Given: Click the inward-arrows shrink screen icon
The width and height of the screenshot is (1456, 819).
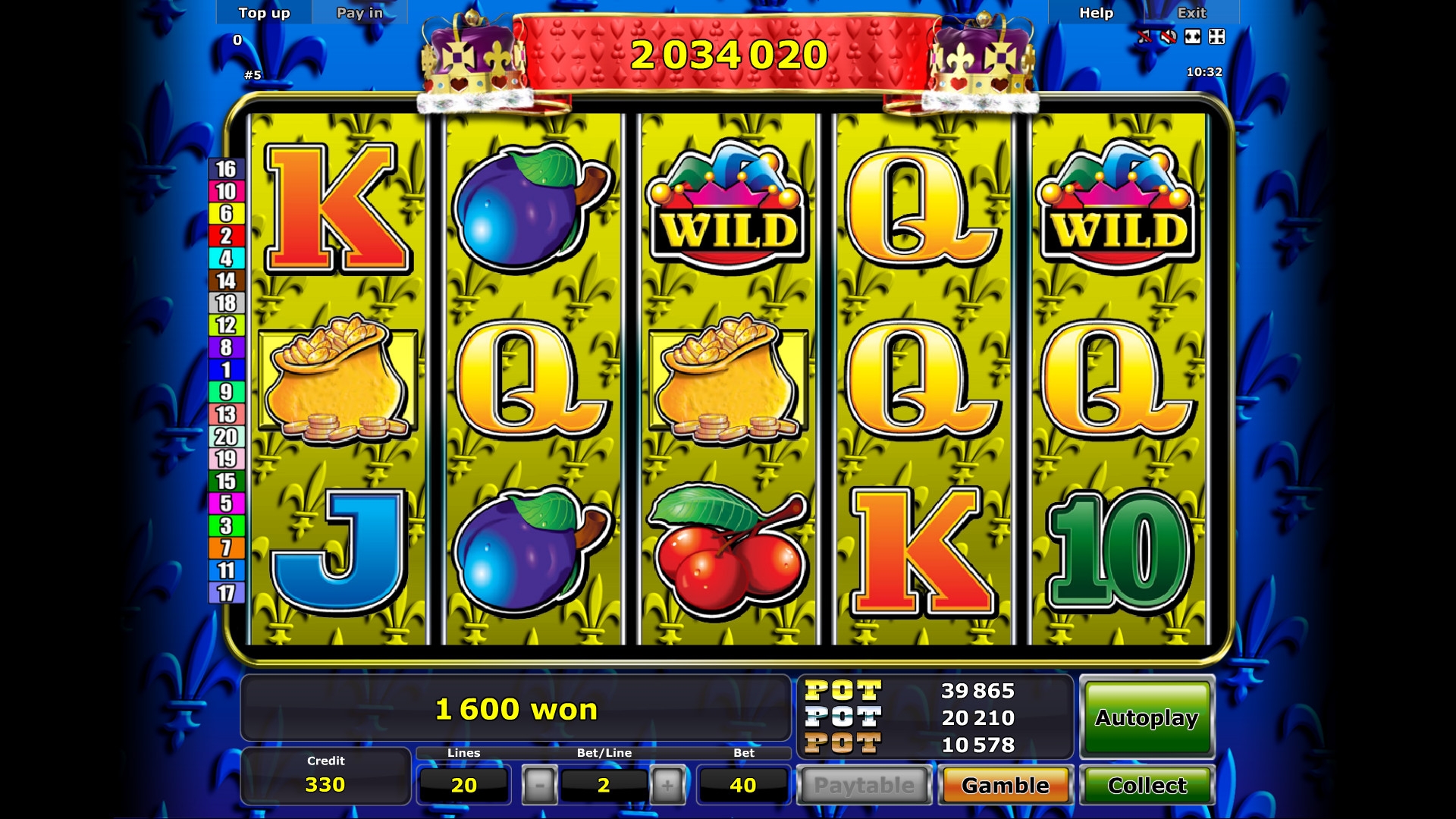Looking at the screenshot, I should point(1216,36).
